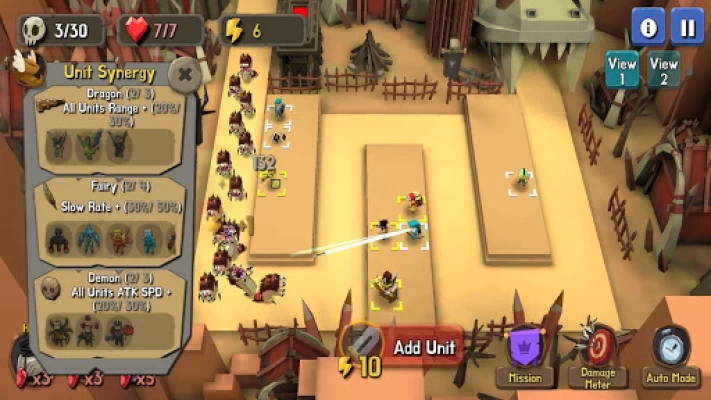Switch to View 1 camera

pos(622,70)
